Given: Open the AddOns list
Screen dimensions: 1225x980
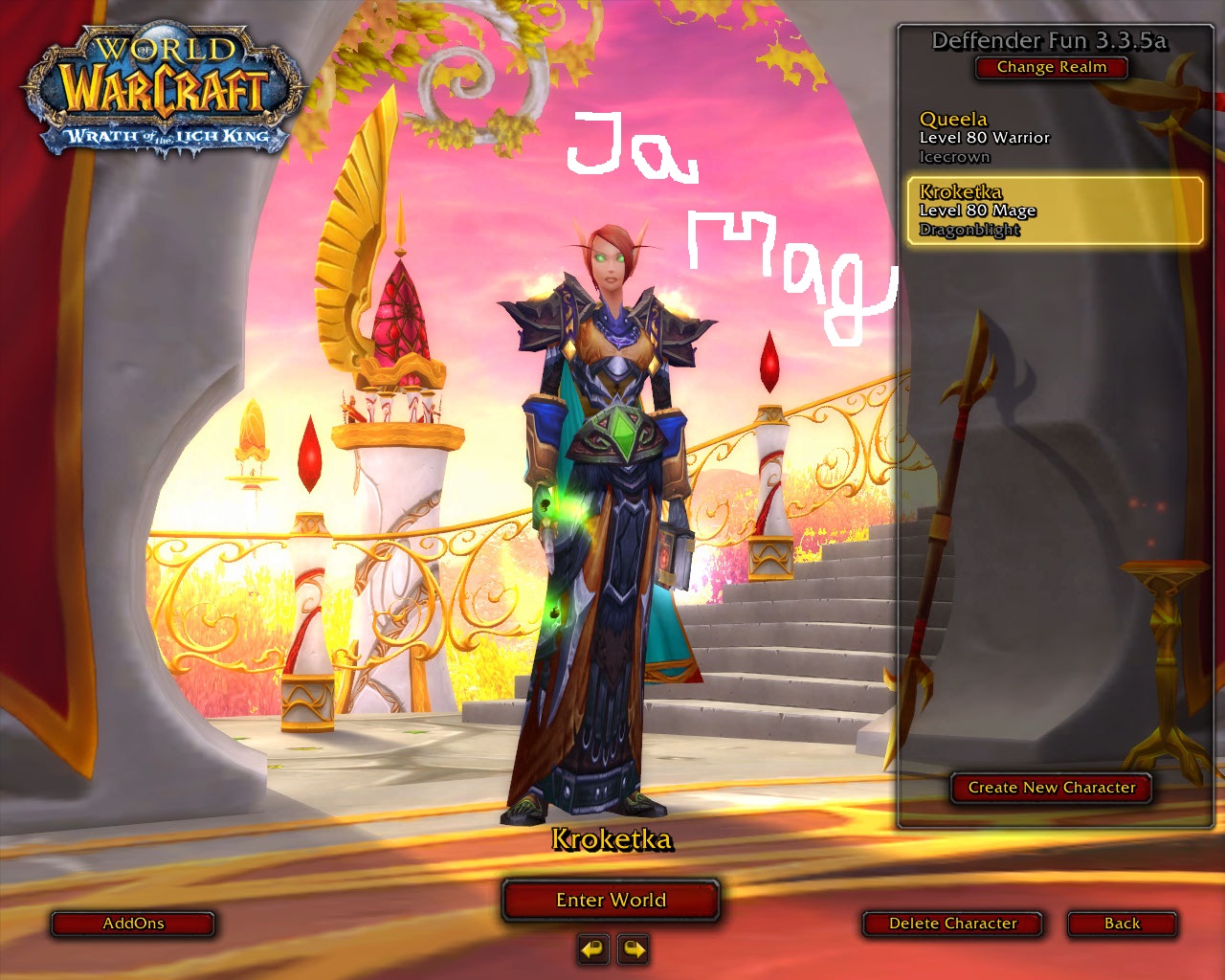Looking at the screenshot, I should pyautogui.click(x=133, y=924).
